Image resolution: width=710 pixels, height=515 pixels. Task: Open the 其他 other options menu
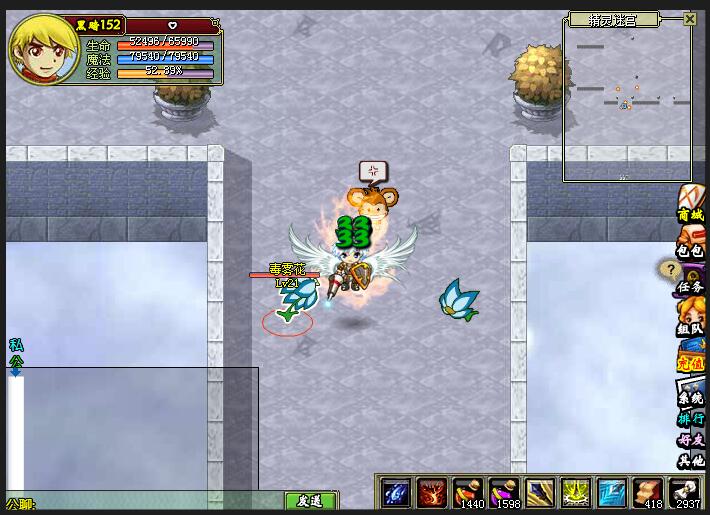click(691, 461)
